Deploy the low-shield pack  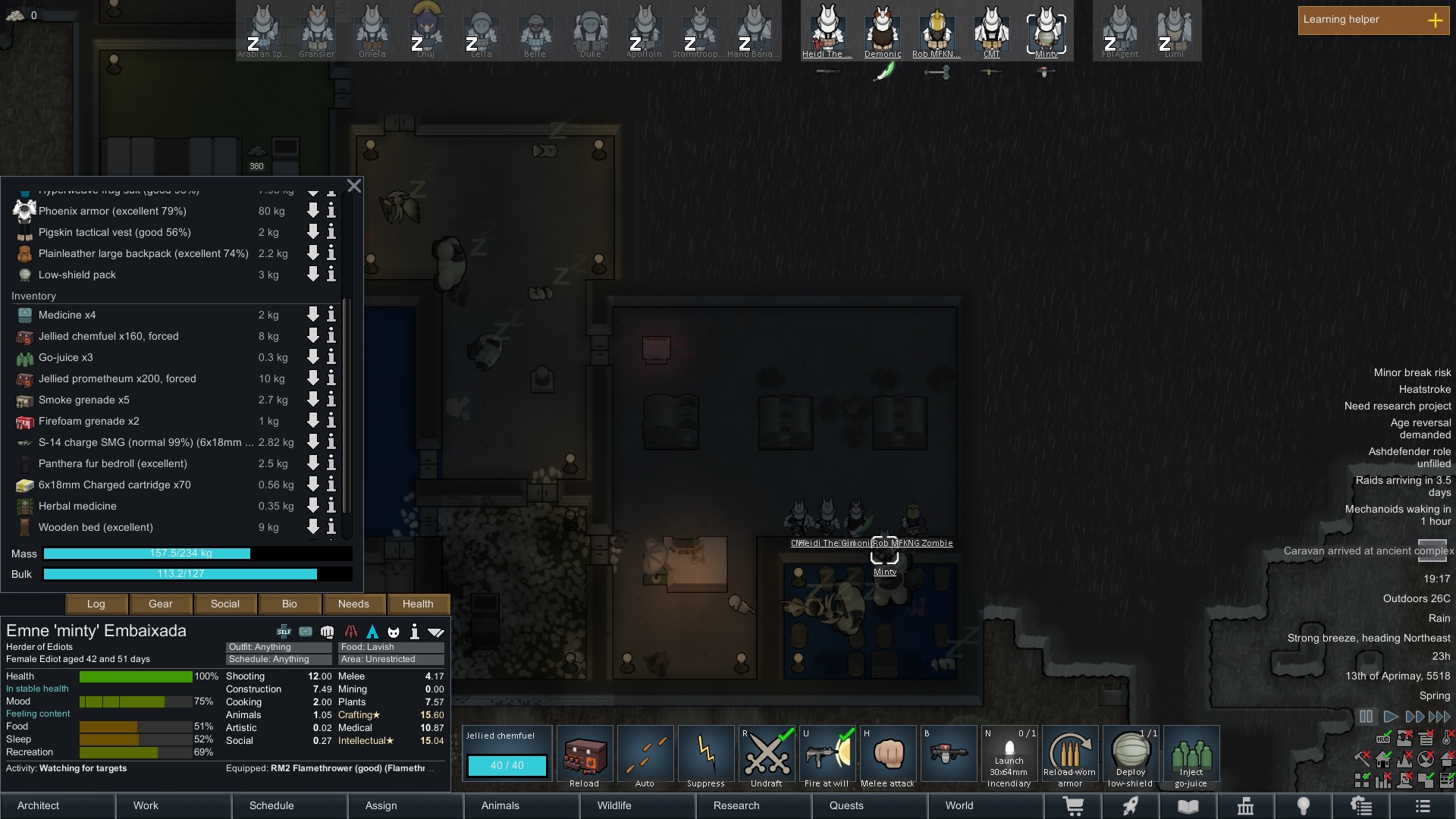coord(1131,756)
